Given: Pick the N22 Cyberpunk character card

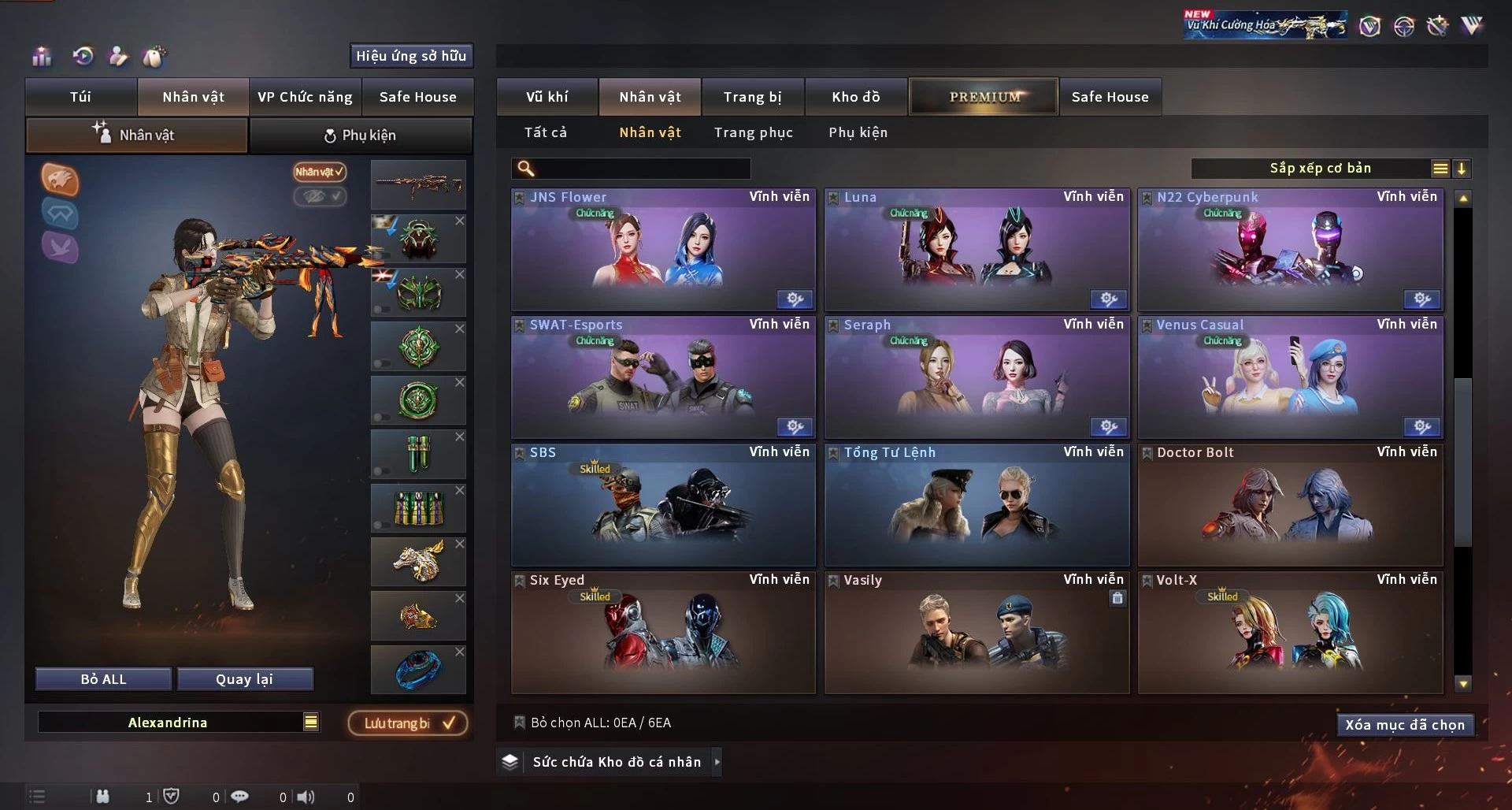Looking at the screenshot, I should pos(1290,250).
